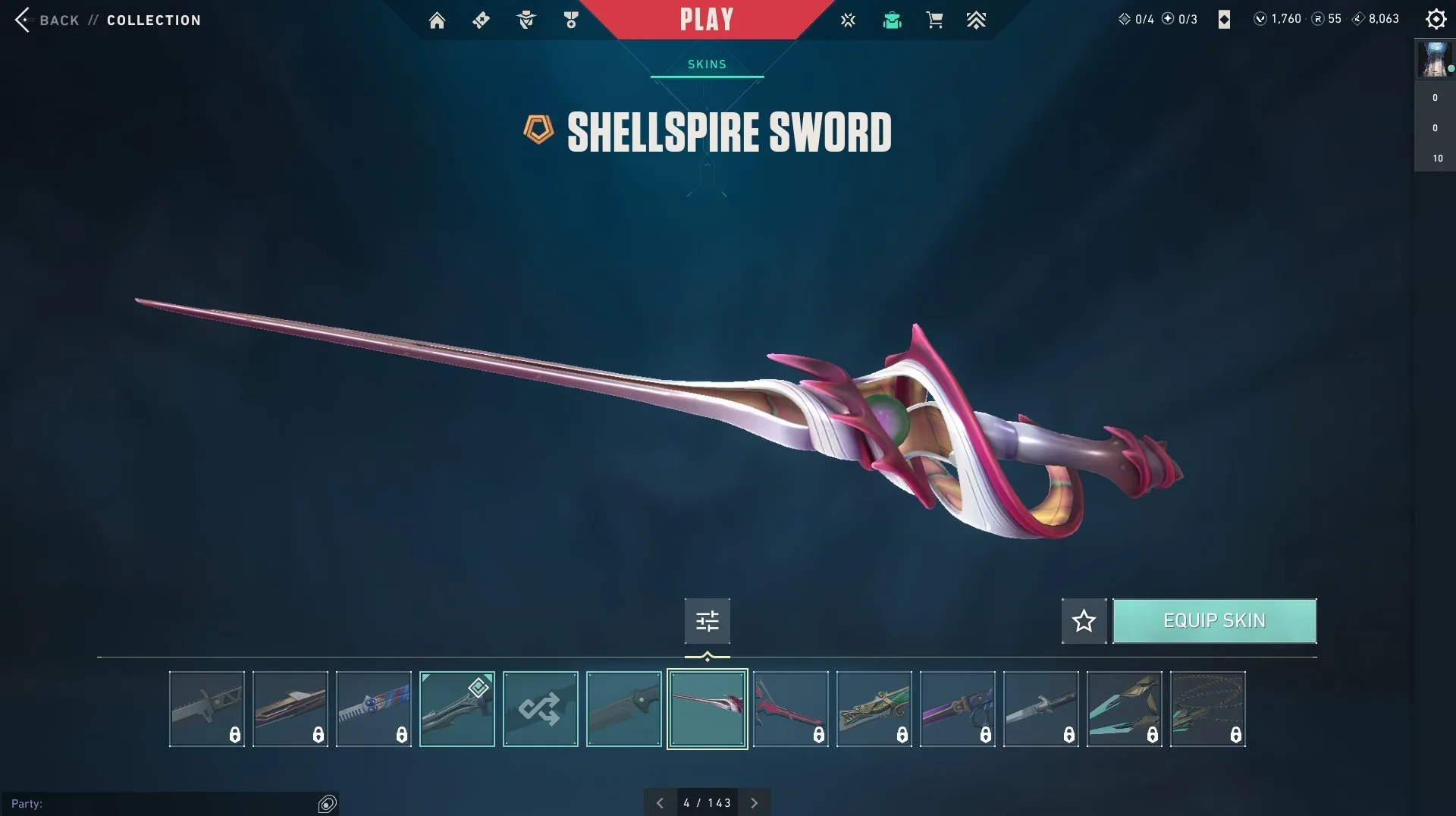This screenshot has height=816, width=1456.
Task: Switch to the SKINS tab
Action: coord(706,64)
